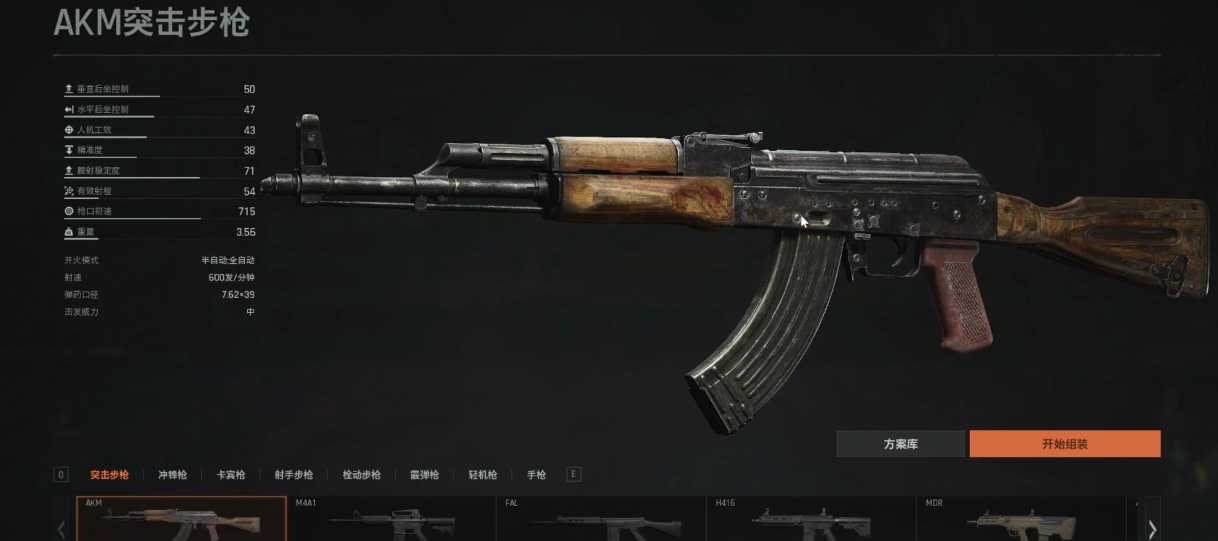Click the orange 开始组装 button
Image resolution: width=1218 pixels, height=541 pixels.
coord(1064,444)
